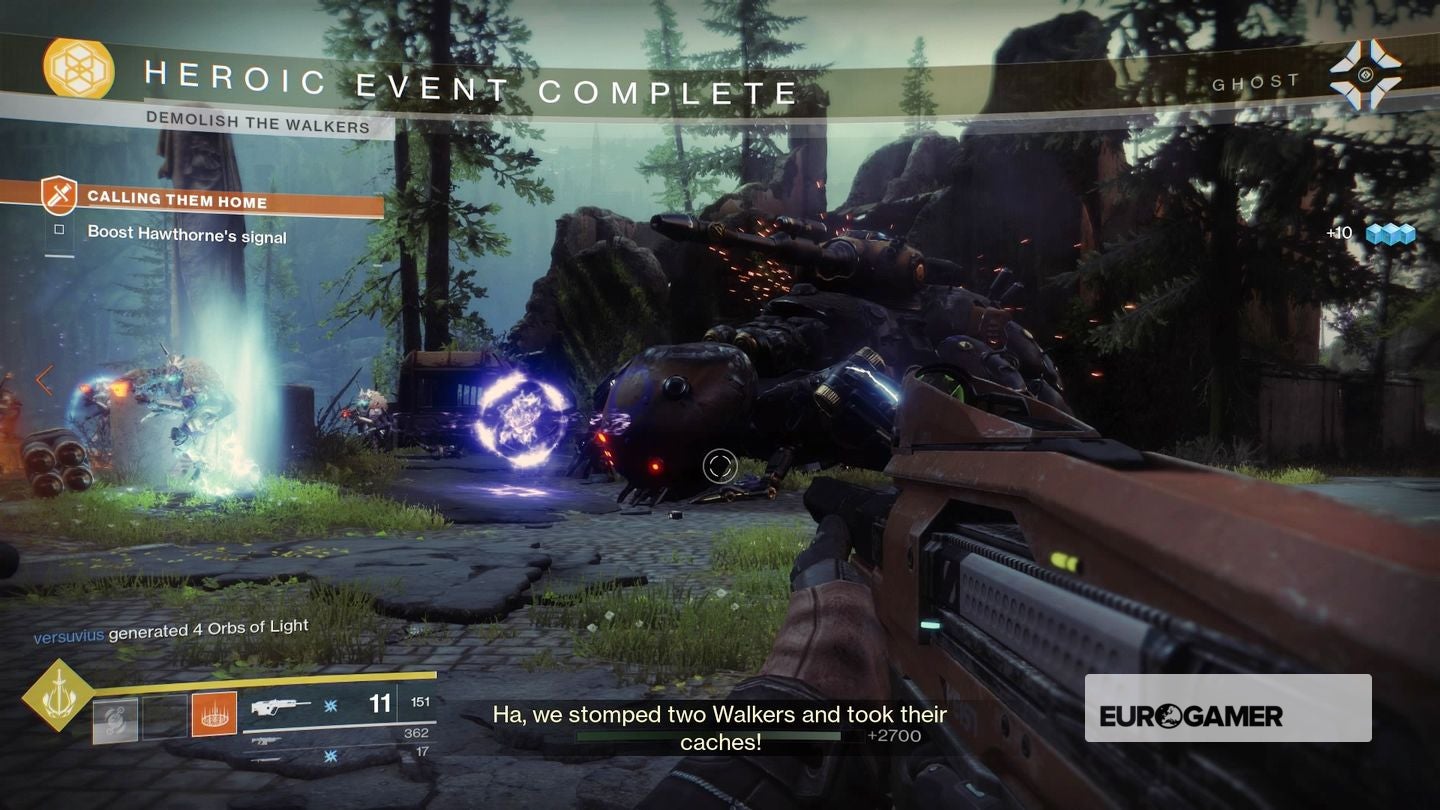Toggle the snowflake icon on the heavy weapon row

pos(332,755)
